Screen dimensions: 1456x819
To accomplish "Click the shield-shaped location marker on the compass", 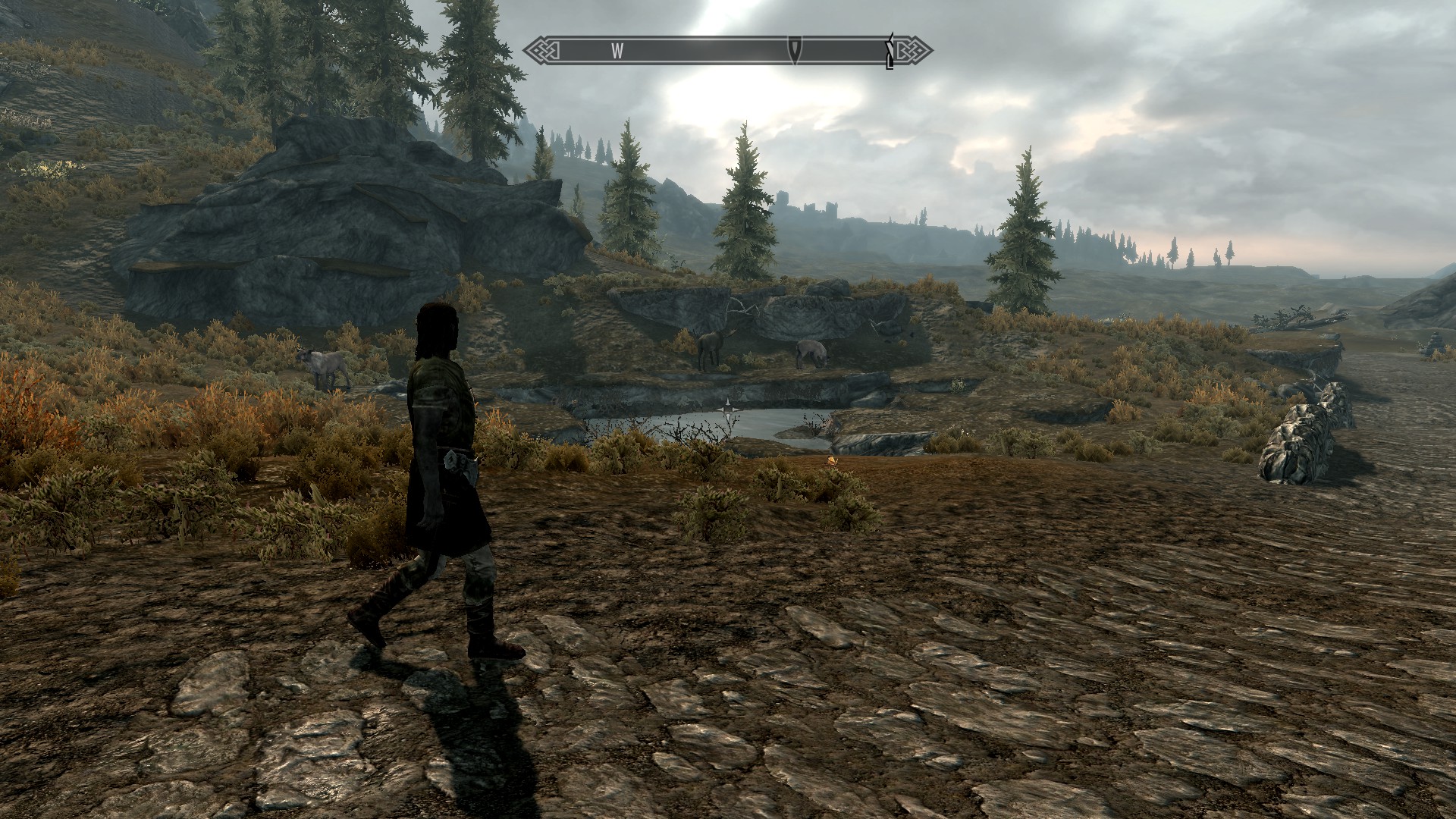I will [x=794, y=50].
